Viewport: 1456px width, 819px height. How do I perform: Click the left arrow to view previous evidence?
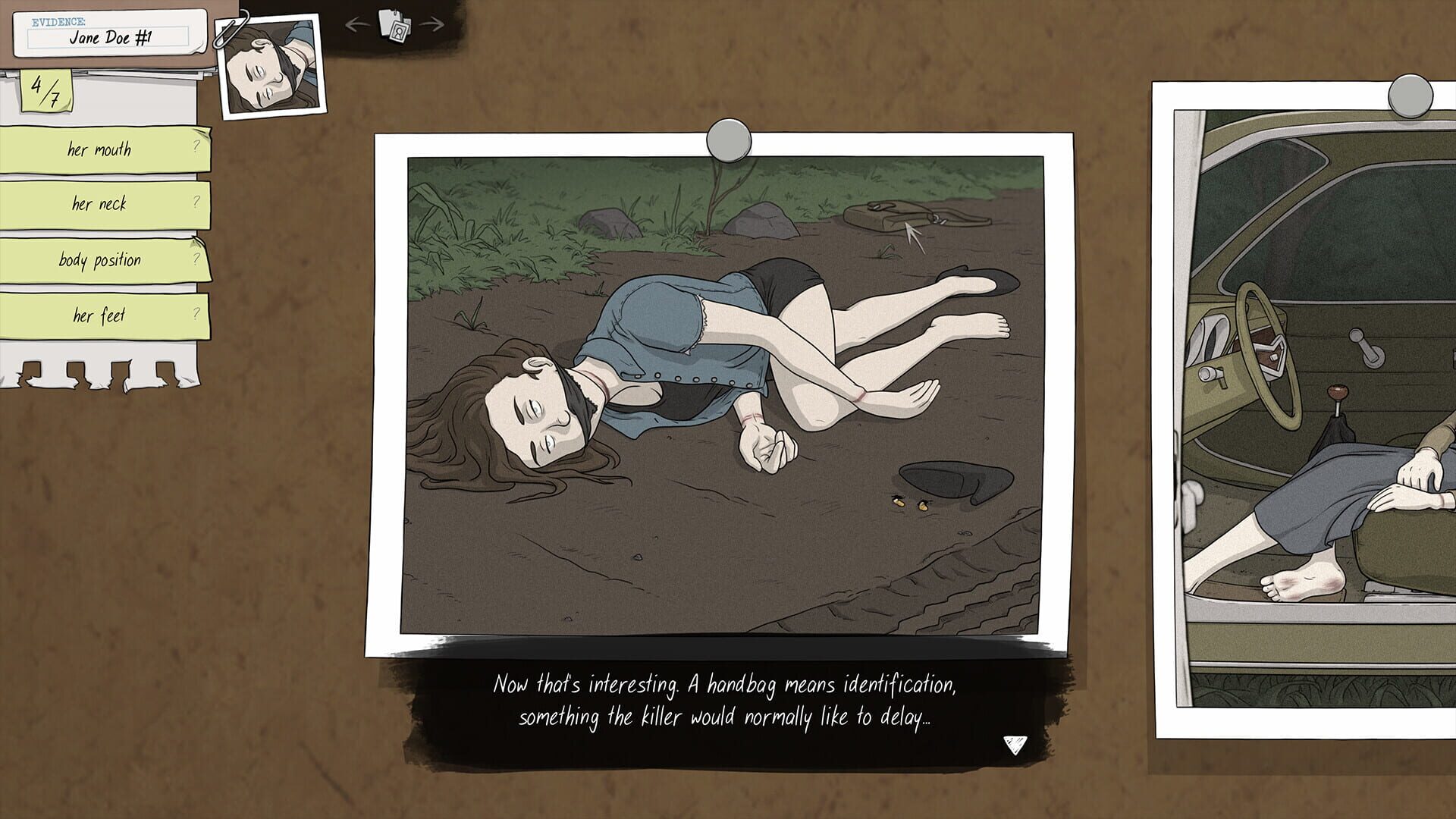[357, 24]
